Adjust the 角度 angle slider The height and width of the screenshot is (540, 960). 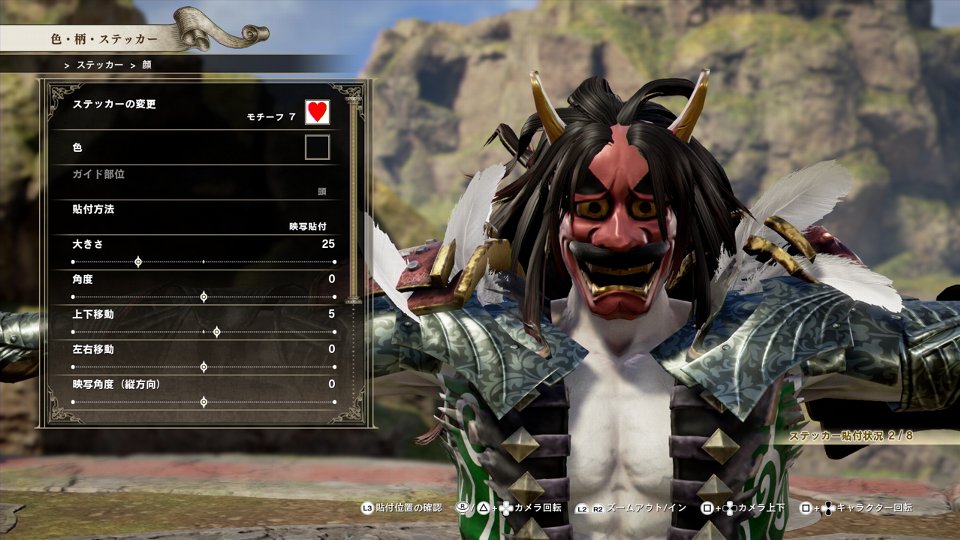pyautogui.click(x=204, y=297)
